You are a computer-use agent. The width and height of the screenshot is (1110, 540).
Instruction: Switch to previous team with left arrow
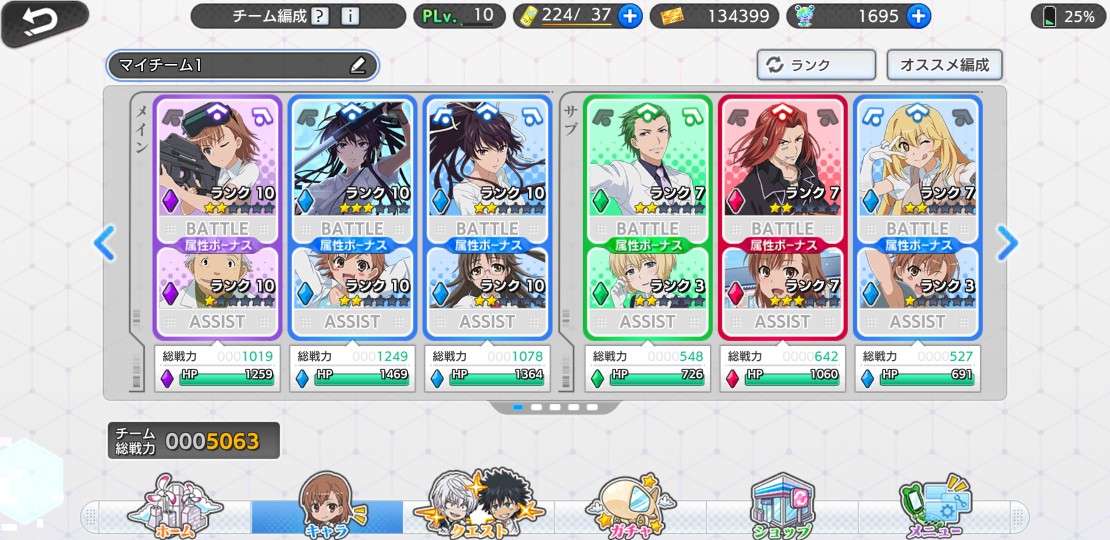tap(105, 242)
